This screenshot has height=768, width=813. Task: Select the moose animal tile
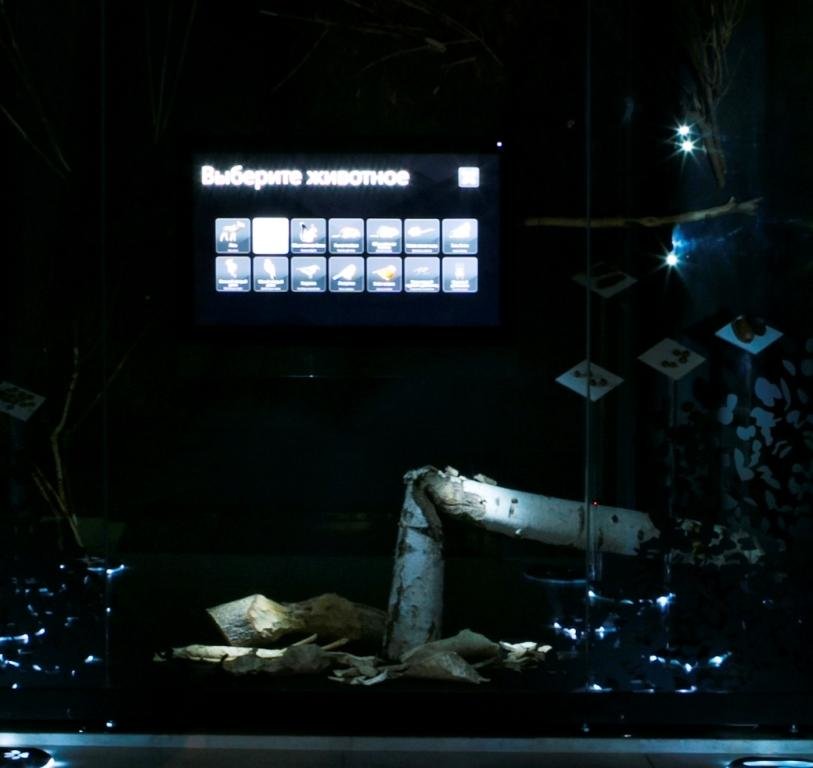[233, 236]
